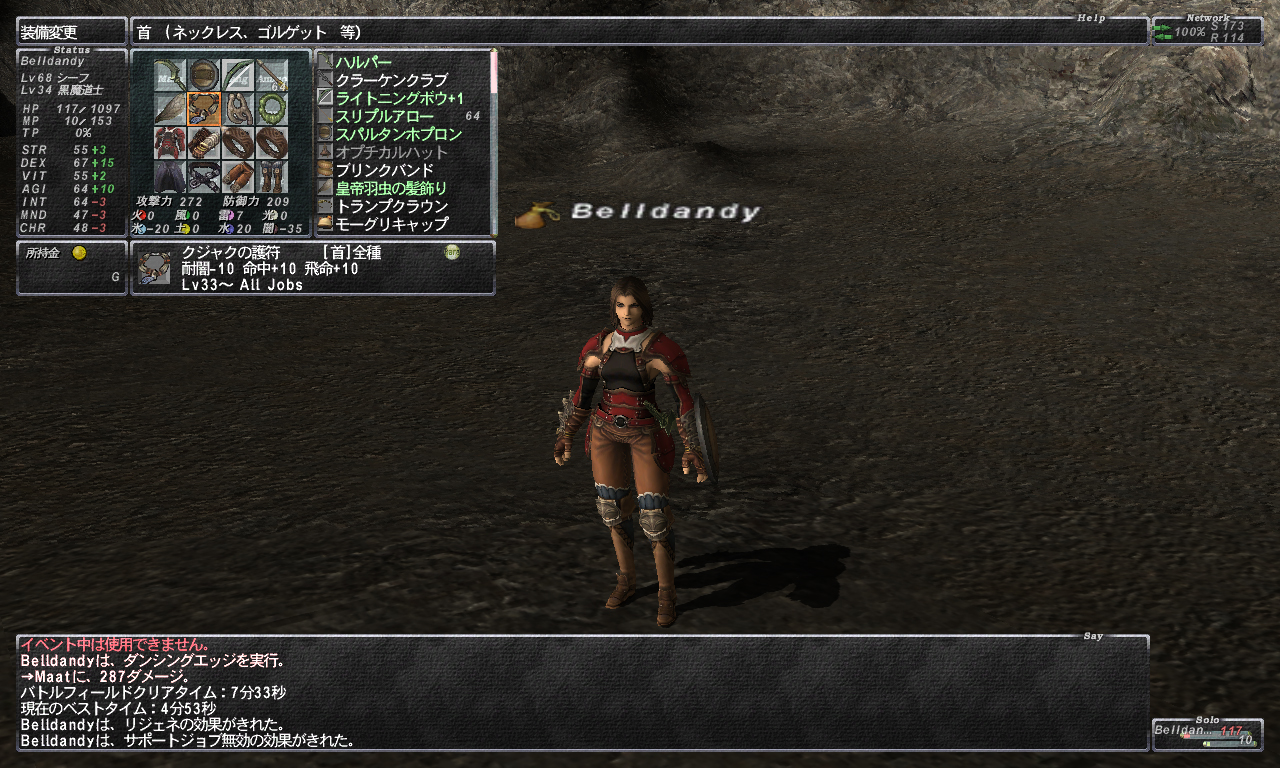Select the red body armor slot
This screenshot has width=1280, height=768.
coord(171,142)
